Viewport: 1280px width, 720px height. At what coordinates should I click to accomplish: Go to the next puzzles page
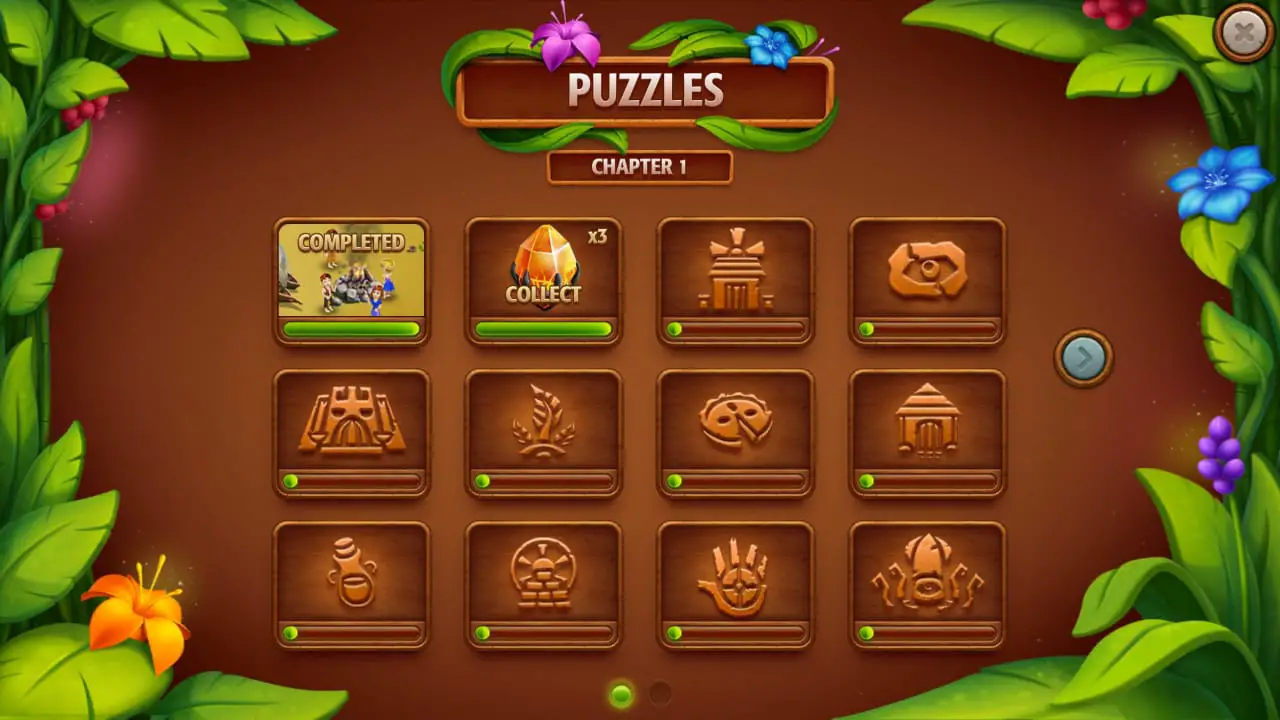[x=1083, y=357]
